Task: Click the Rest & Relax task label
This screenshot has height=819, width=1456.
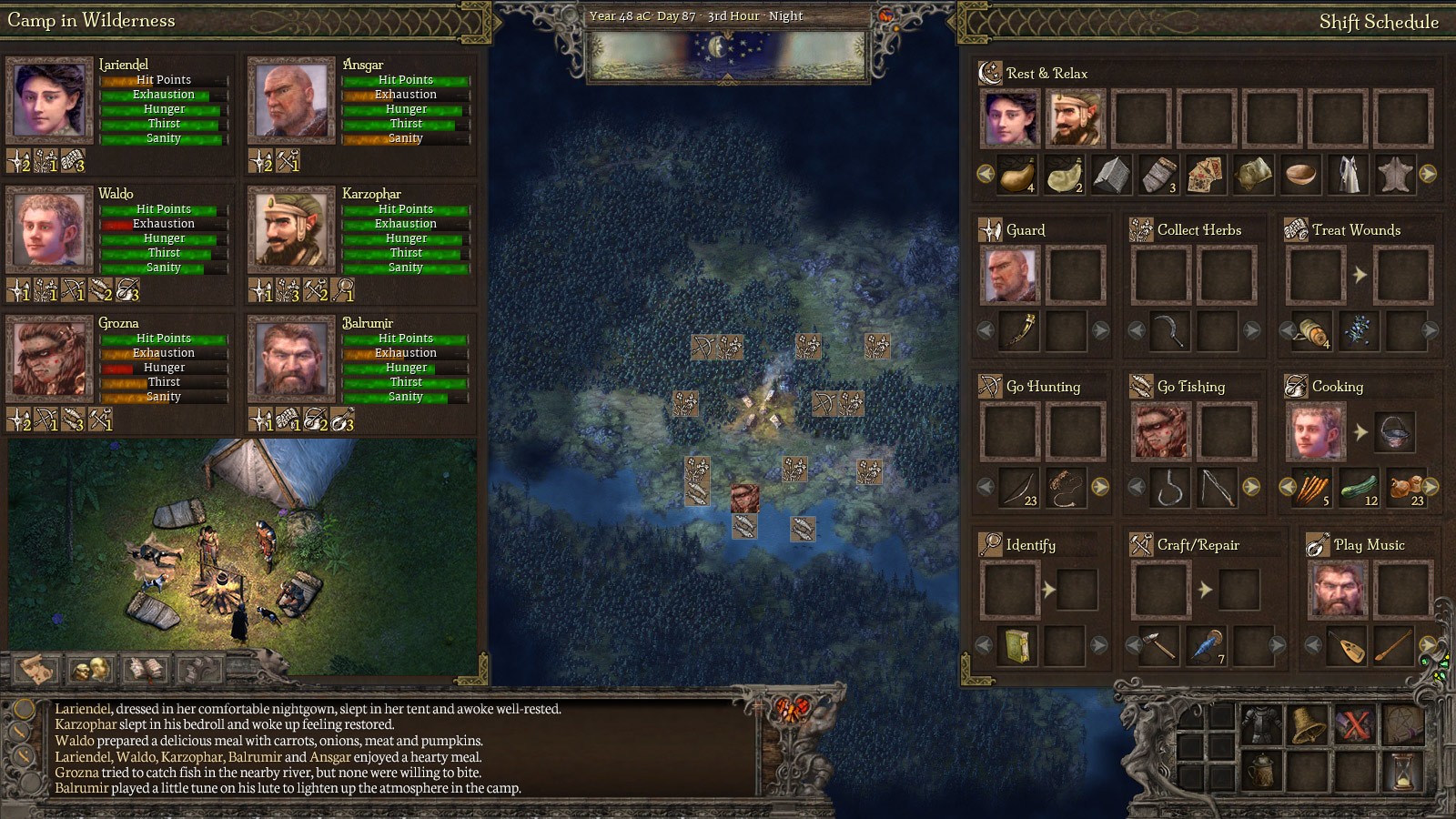Action: pyautogui.click(x=1046, y=73)
